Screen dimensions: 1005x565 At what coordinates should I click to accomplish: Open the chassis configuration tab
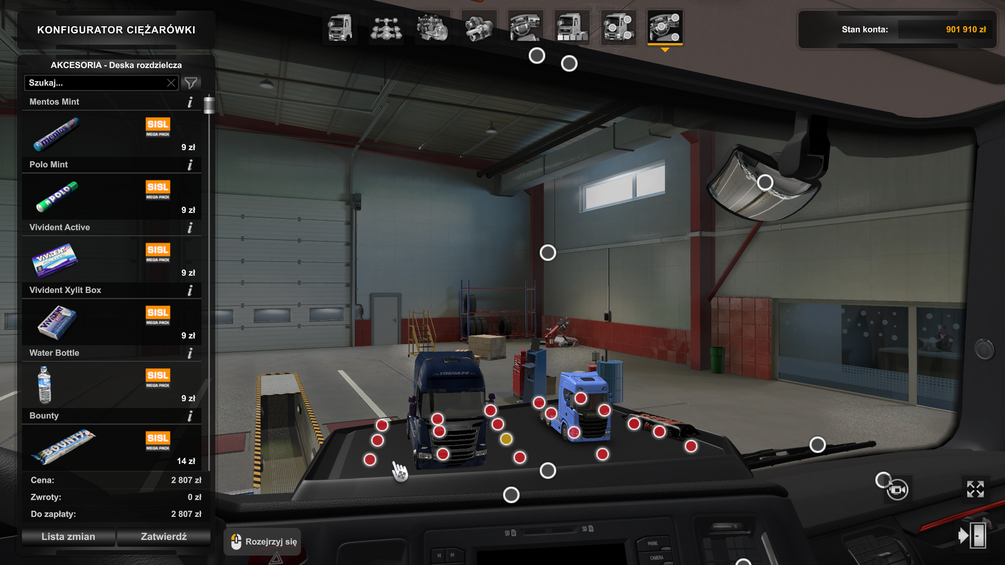tap(386, 27)
